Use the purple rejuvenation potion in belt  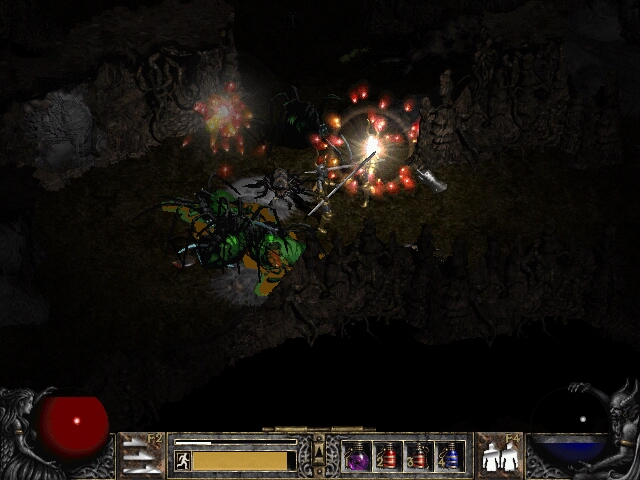click(x=357, y=456)
